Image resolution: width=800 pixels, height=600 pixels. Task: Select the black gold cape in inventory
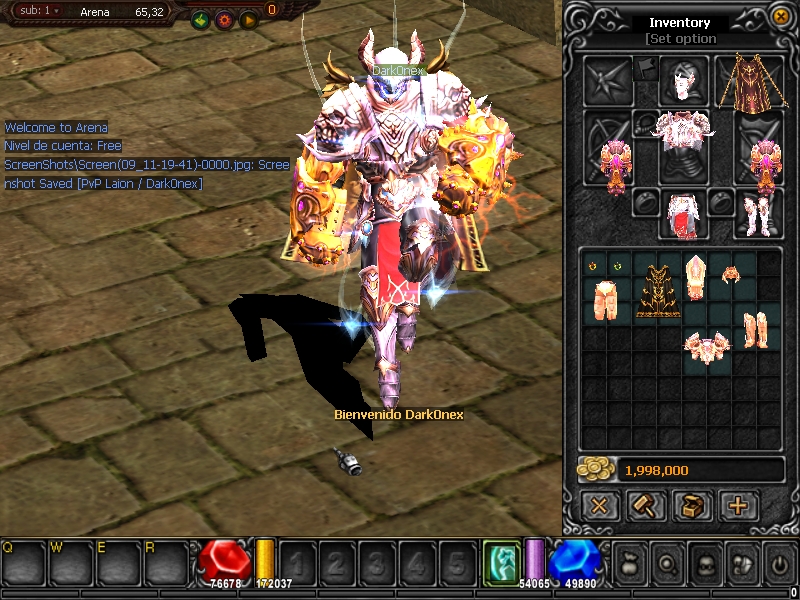(x=659, y=289)
